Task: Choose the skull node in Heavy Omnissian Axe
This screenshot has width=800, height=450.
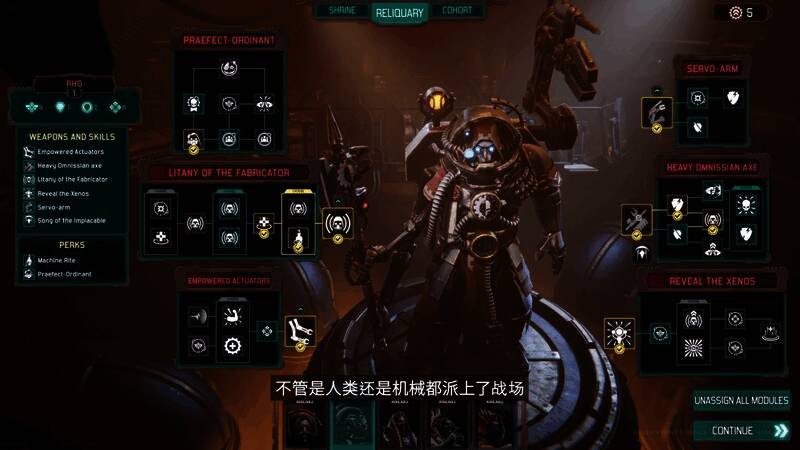Action: point(745,205)
